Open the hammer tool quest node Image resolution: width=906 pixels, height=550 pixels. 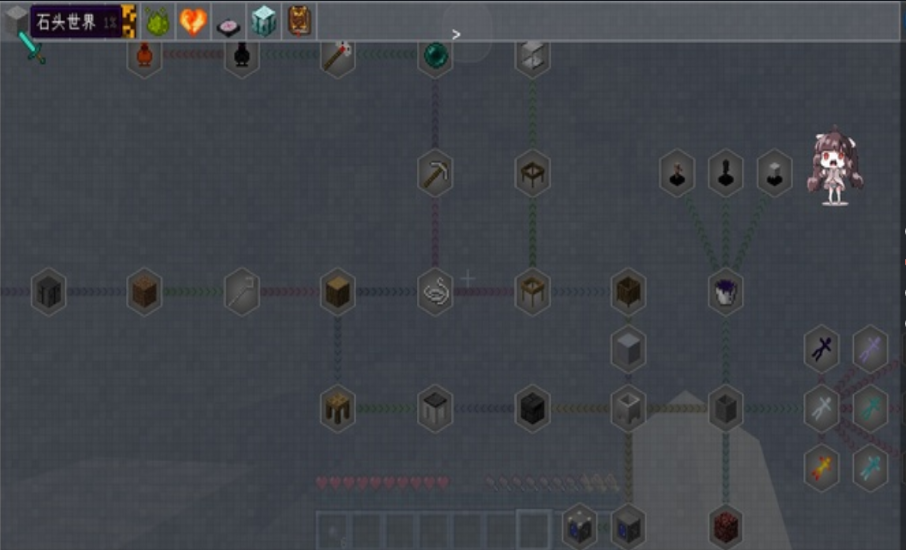(x=337, y=56)
